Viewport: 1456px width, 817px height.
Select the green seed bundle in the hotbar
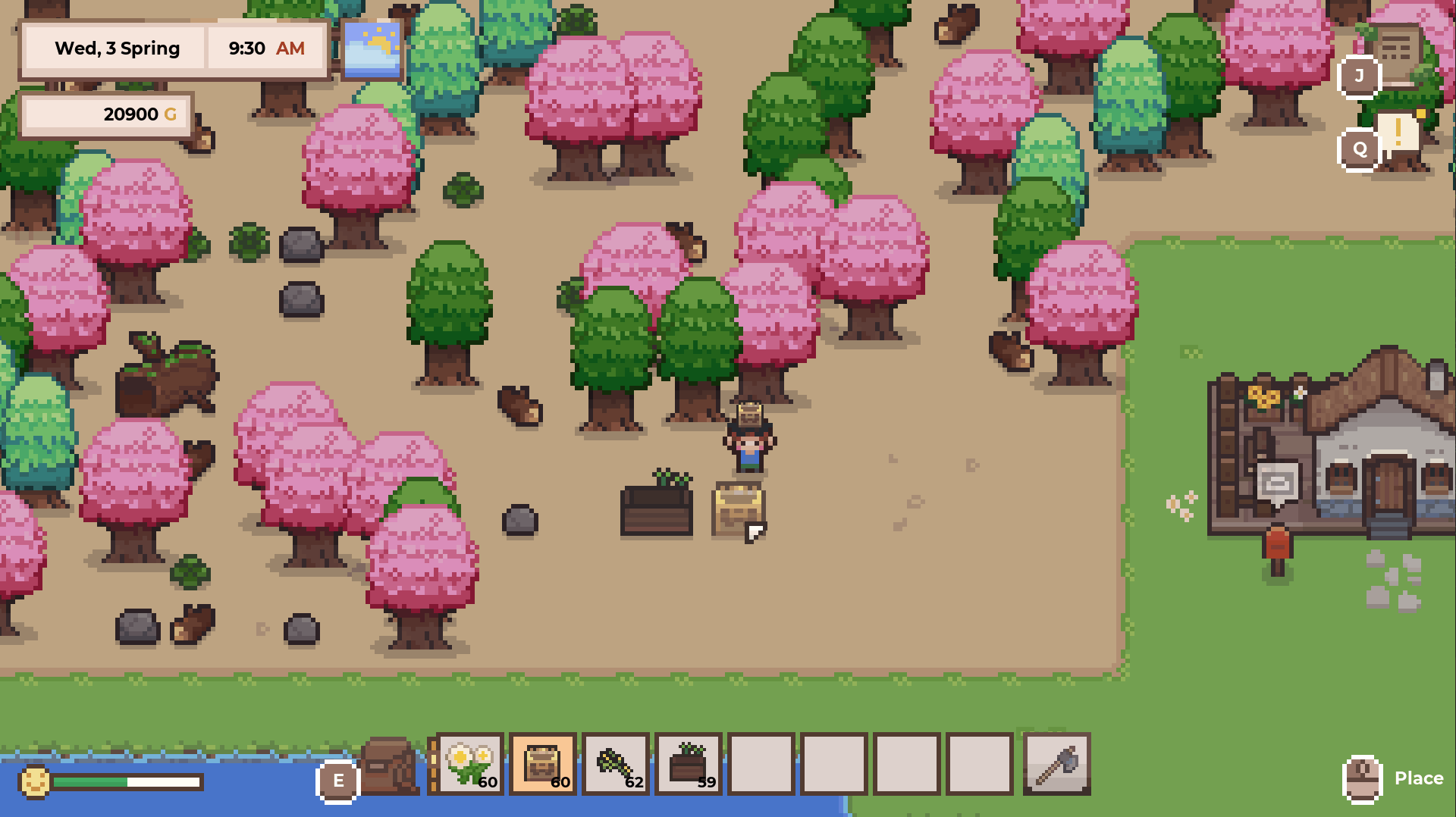click(616, 765)
